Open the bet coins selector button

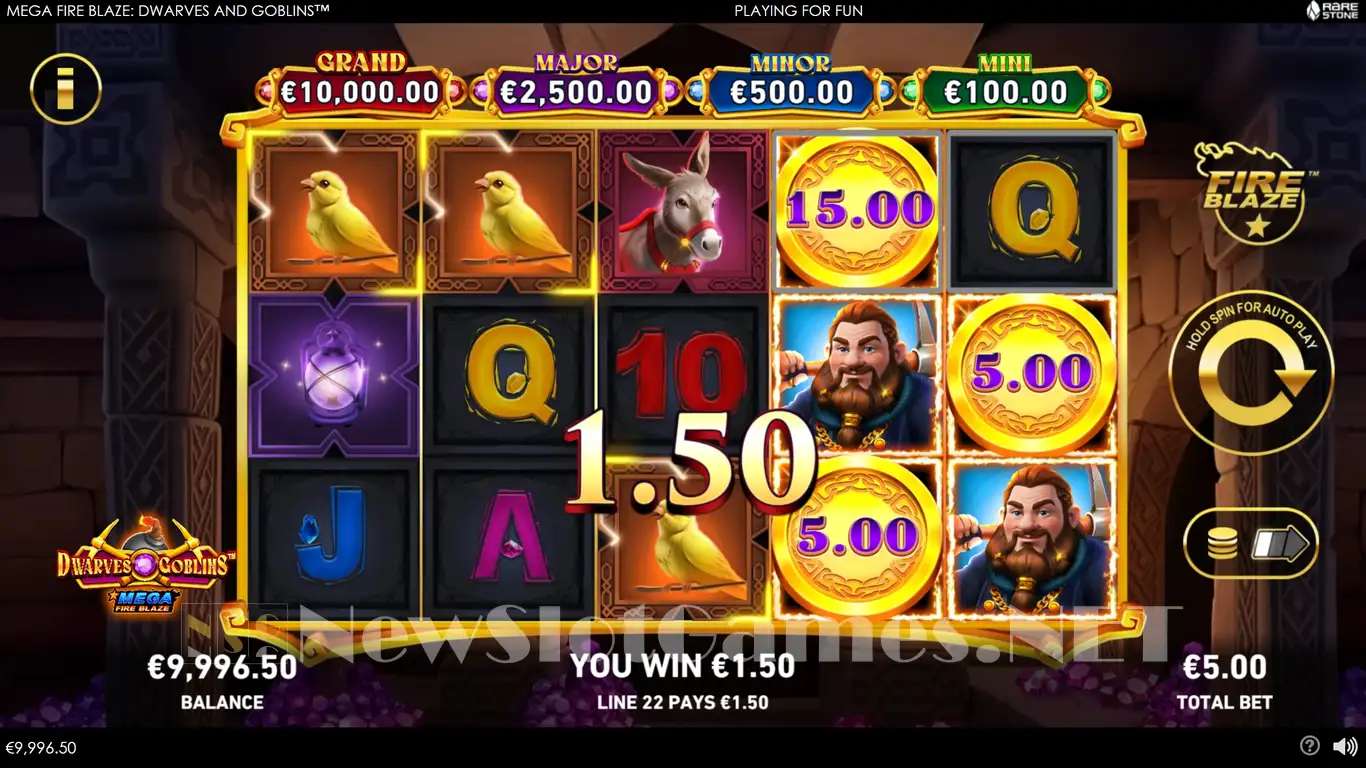tap(1250, 544)
